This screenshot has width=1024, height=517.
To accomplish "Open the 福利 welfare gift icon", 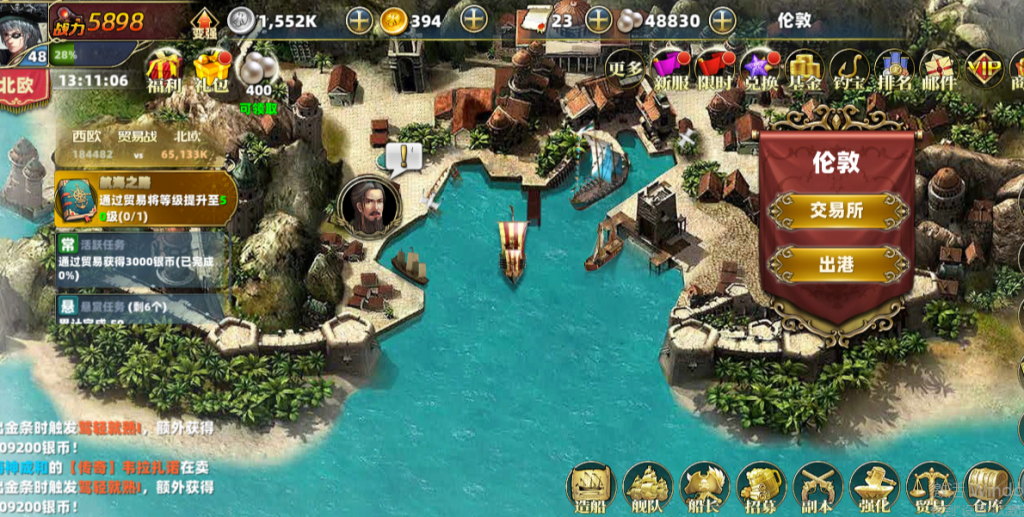I will click(x=164, y=70).
